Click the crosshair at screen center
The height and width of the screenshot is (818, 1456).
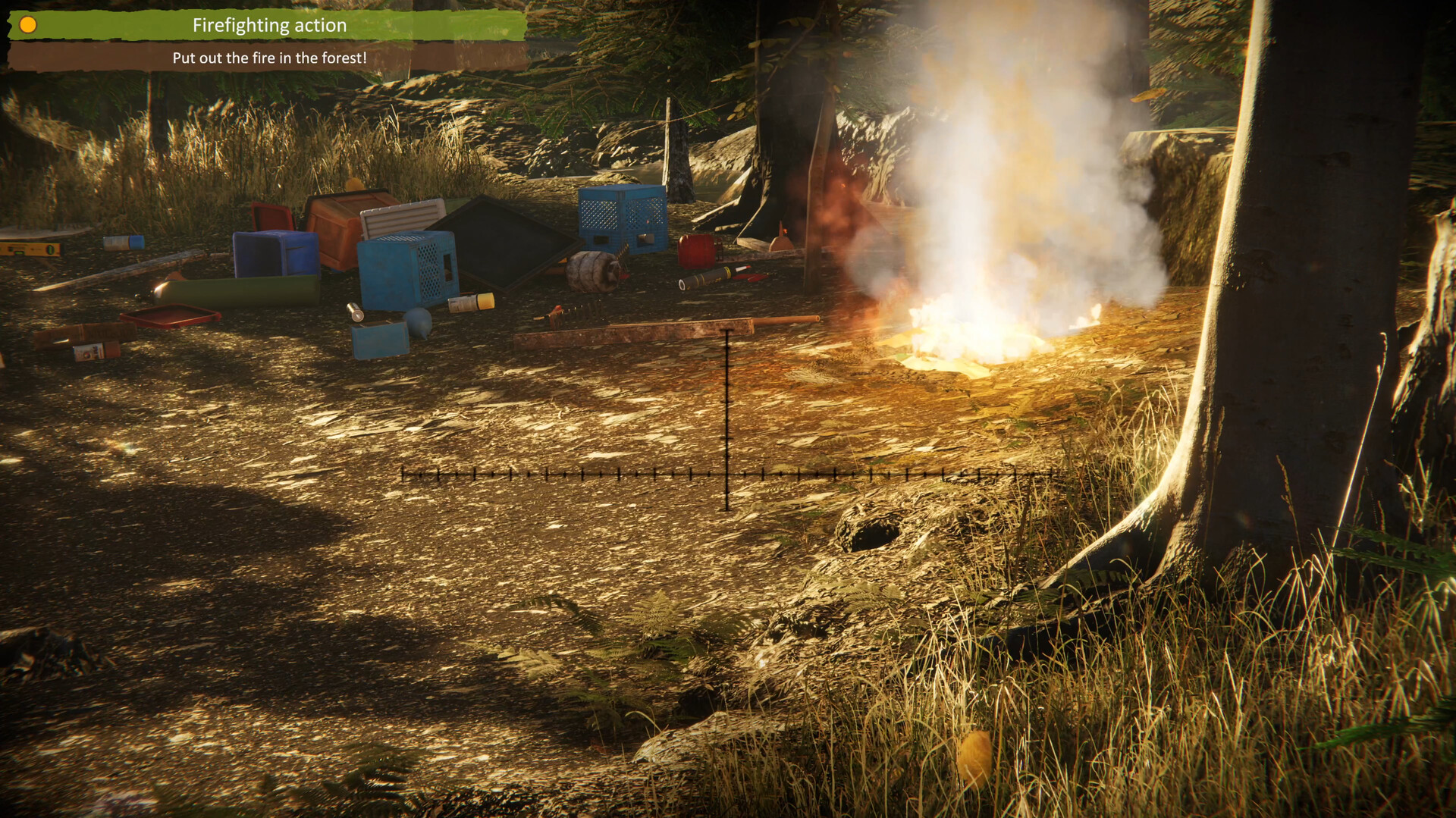pos(726,474)
